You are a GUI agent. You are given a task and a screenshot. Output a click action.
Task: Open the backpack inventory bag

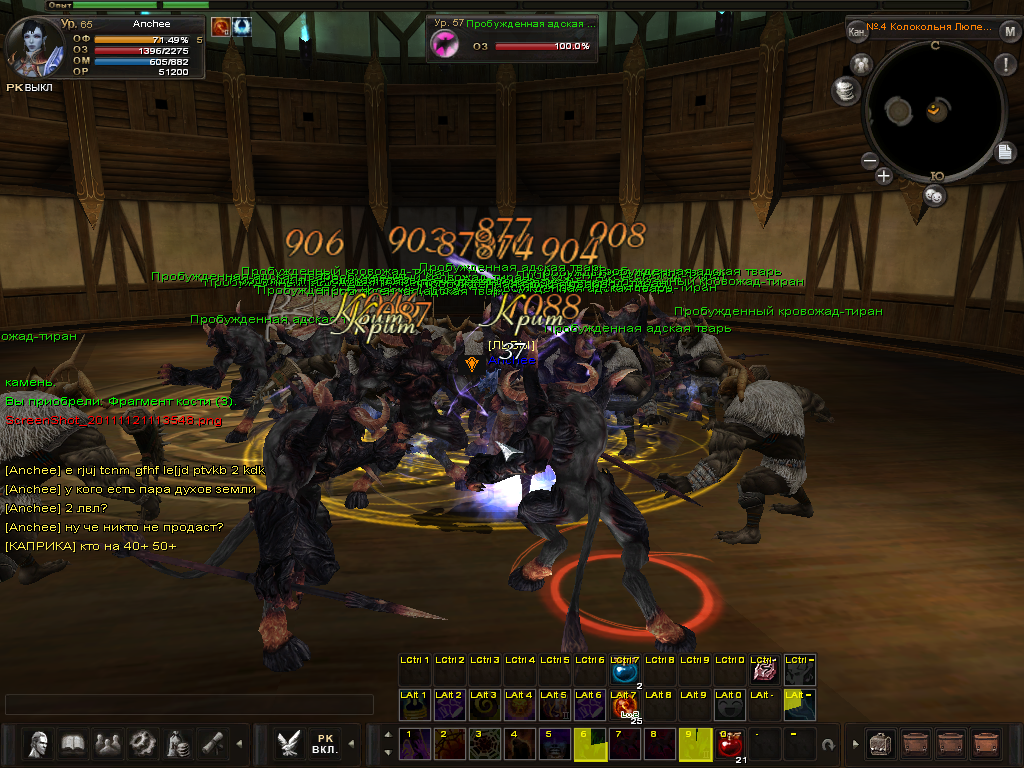(x=881, y=744)
